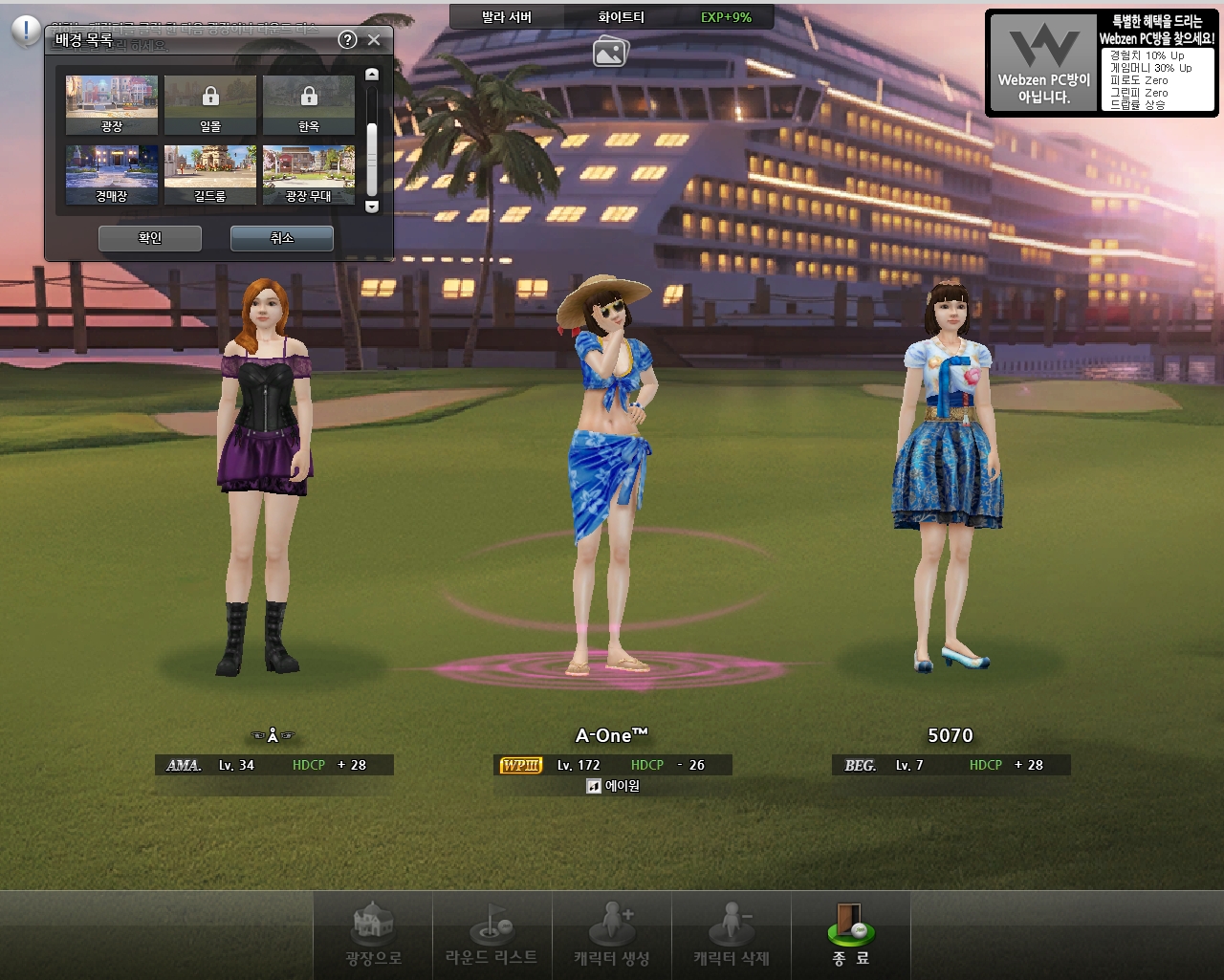Choose the locked 일몰 background
The height and width of the screenshot is (980, 1224).
(210, 104)
